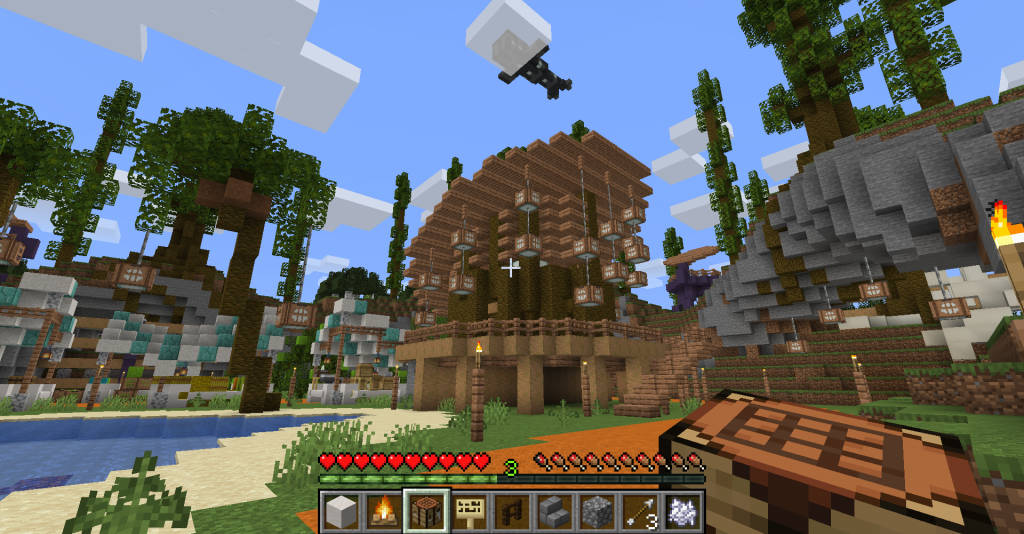Screen dimensions: 1024x534
Task: Select the campfire hotbar slot
Action: point(383,511)
